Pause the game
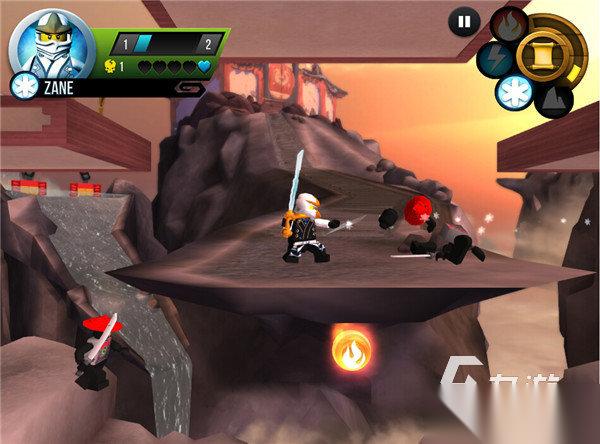 [x=463, y=21]
